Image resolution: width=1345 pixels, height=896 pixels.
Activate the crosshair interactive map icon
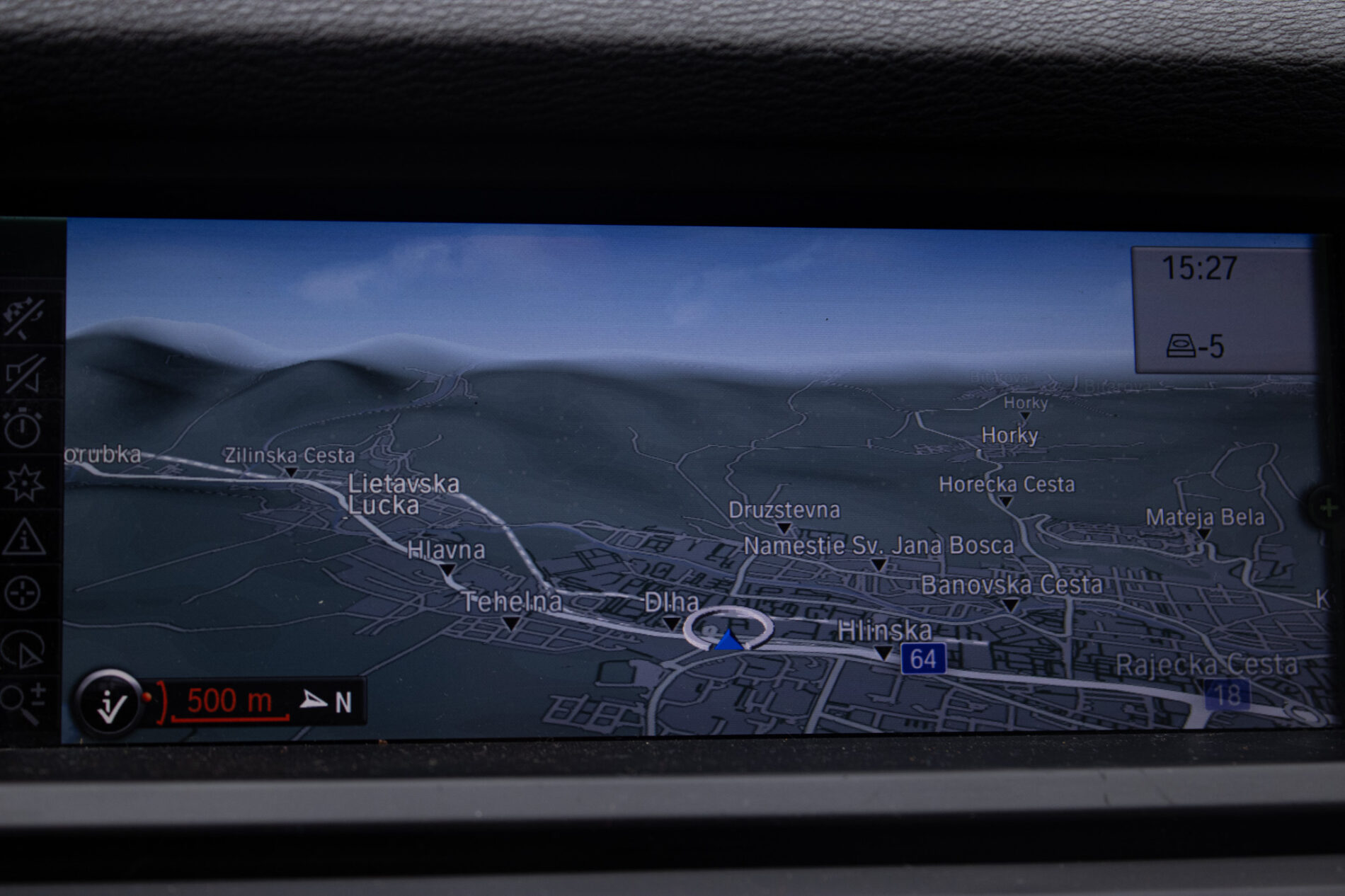(23, 593)
